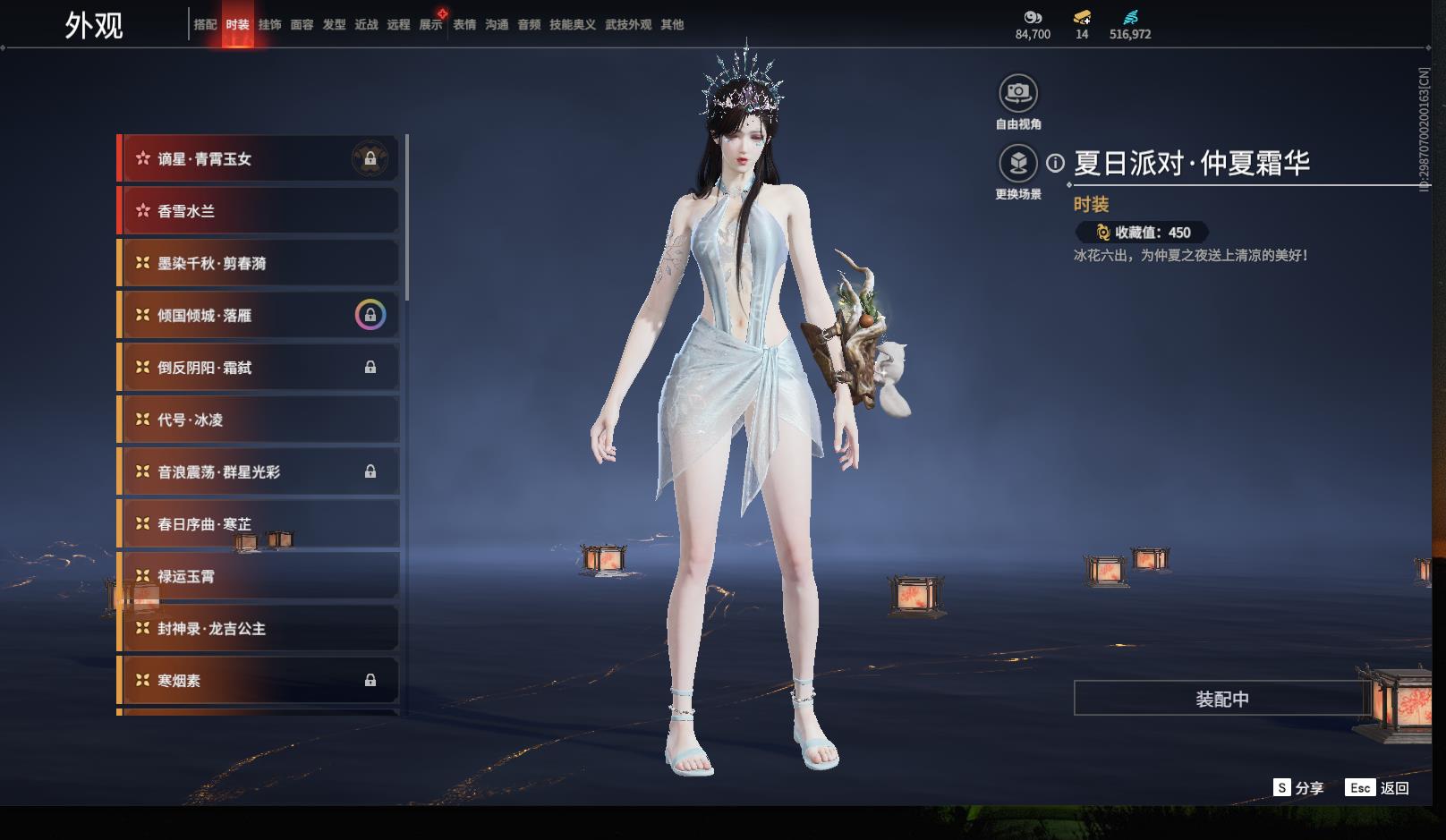Show the 表情 emotes tab

464,25
